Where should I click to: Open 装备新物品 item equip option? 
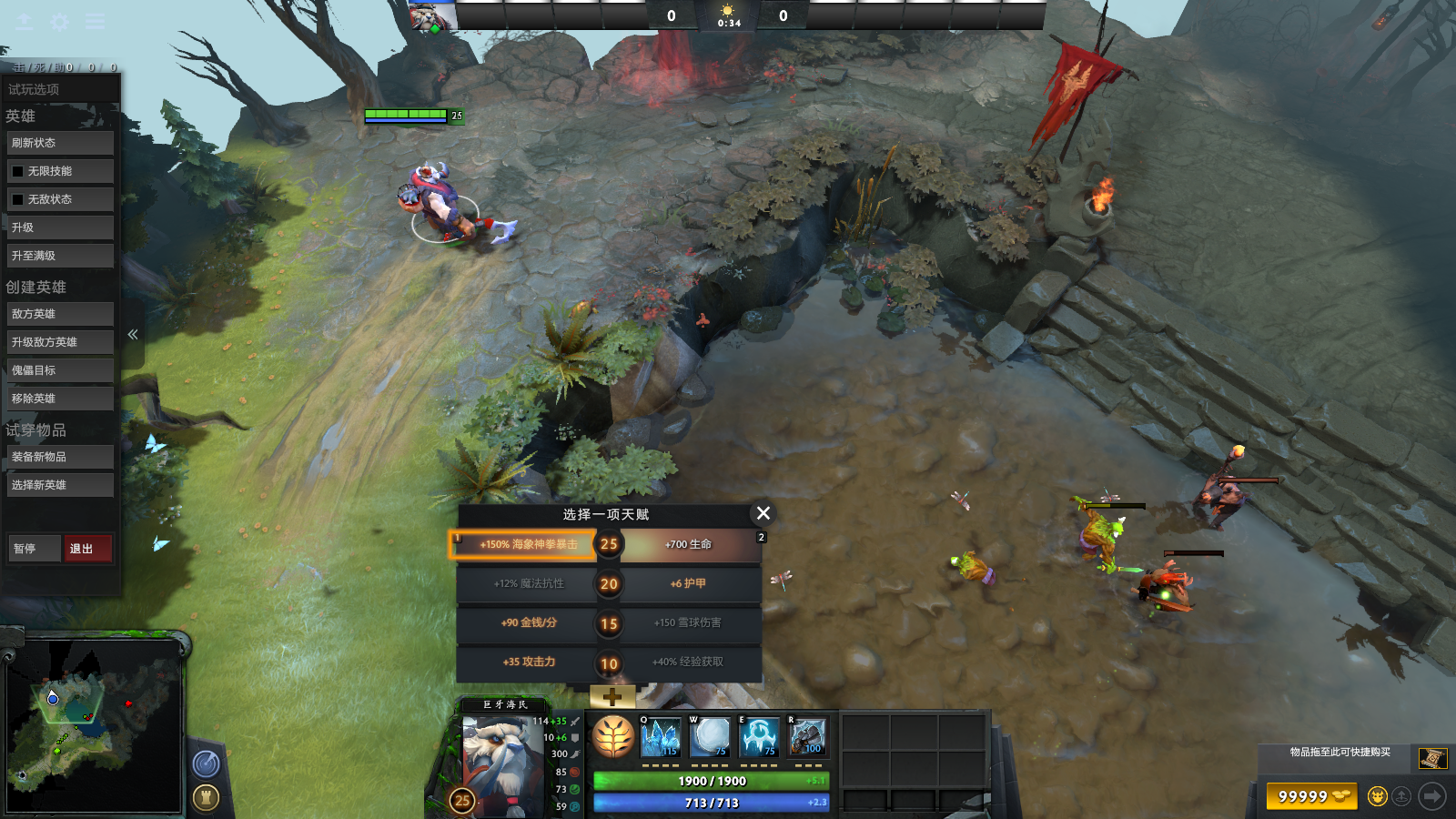(x=60, y=457)
